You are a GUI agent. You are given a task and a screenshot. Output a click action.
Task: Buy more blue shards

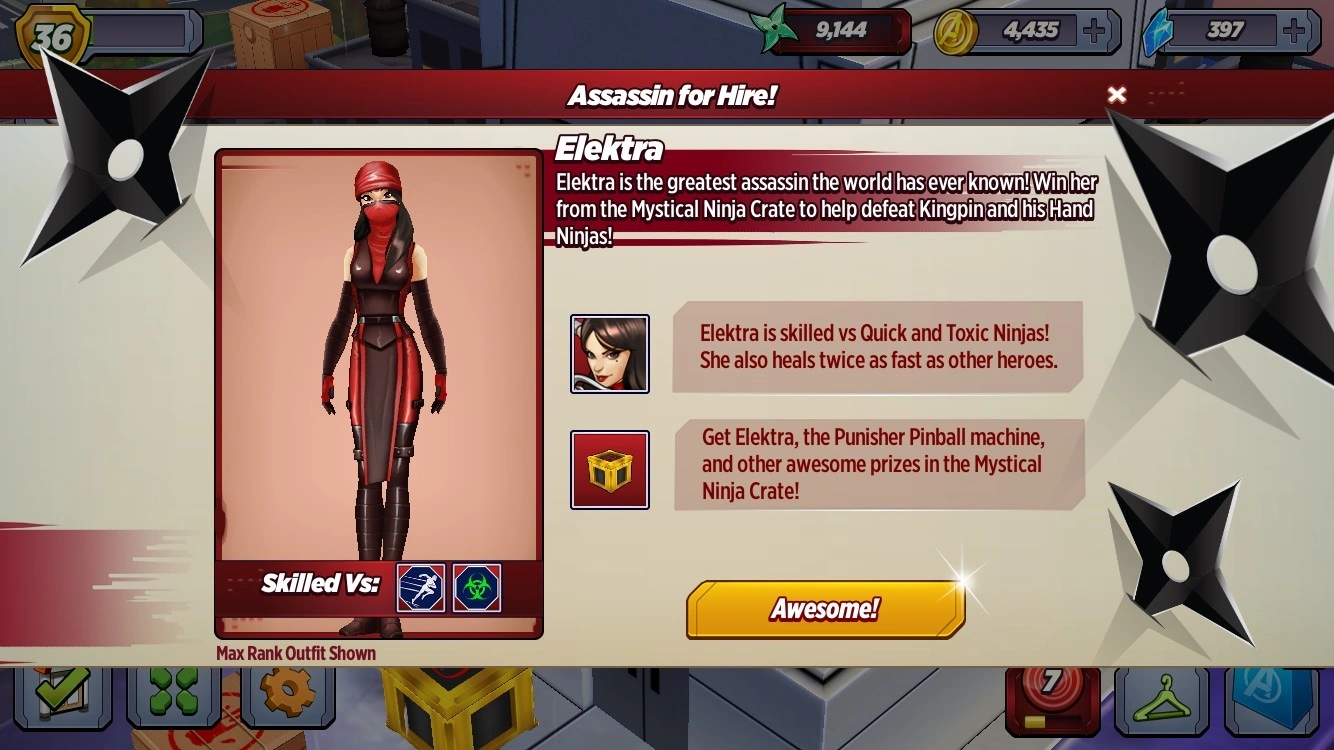1295,31
